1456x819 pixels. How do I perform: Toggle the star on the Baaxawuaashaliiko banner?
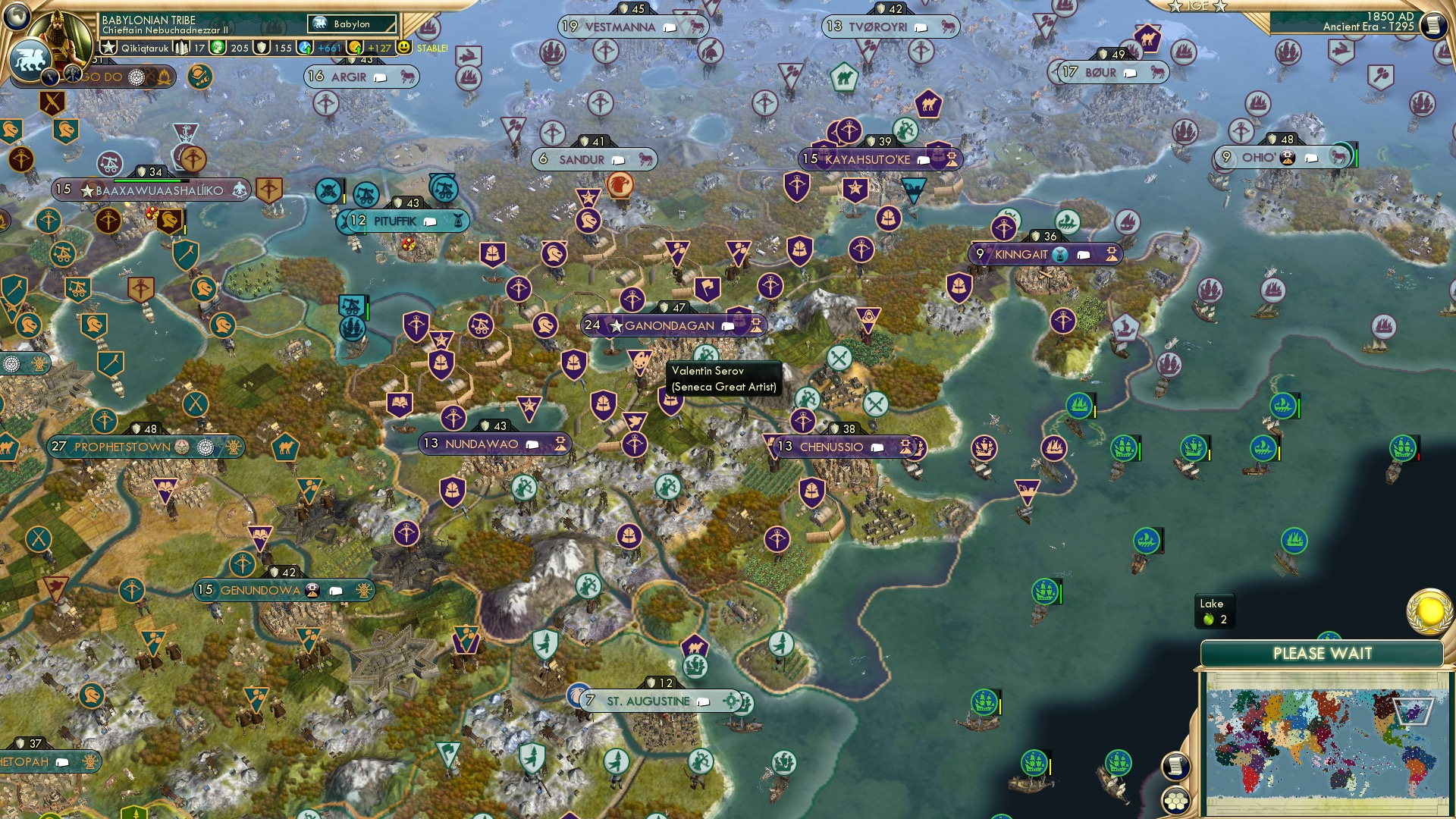point(89,191)
